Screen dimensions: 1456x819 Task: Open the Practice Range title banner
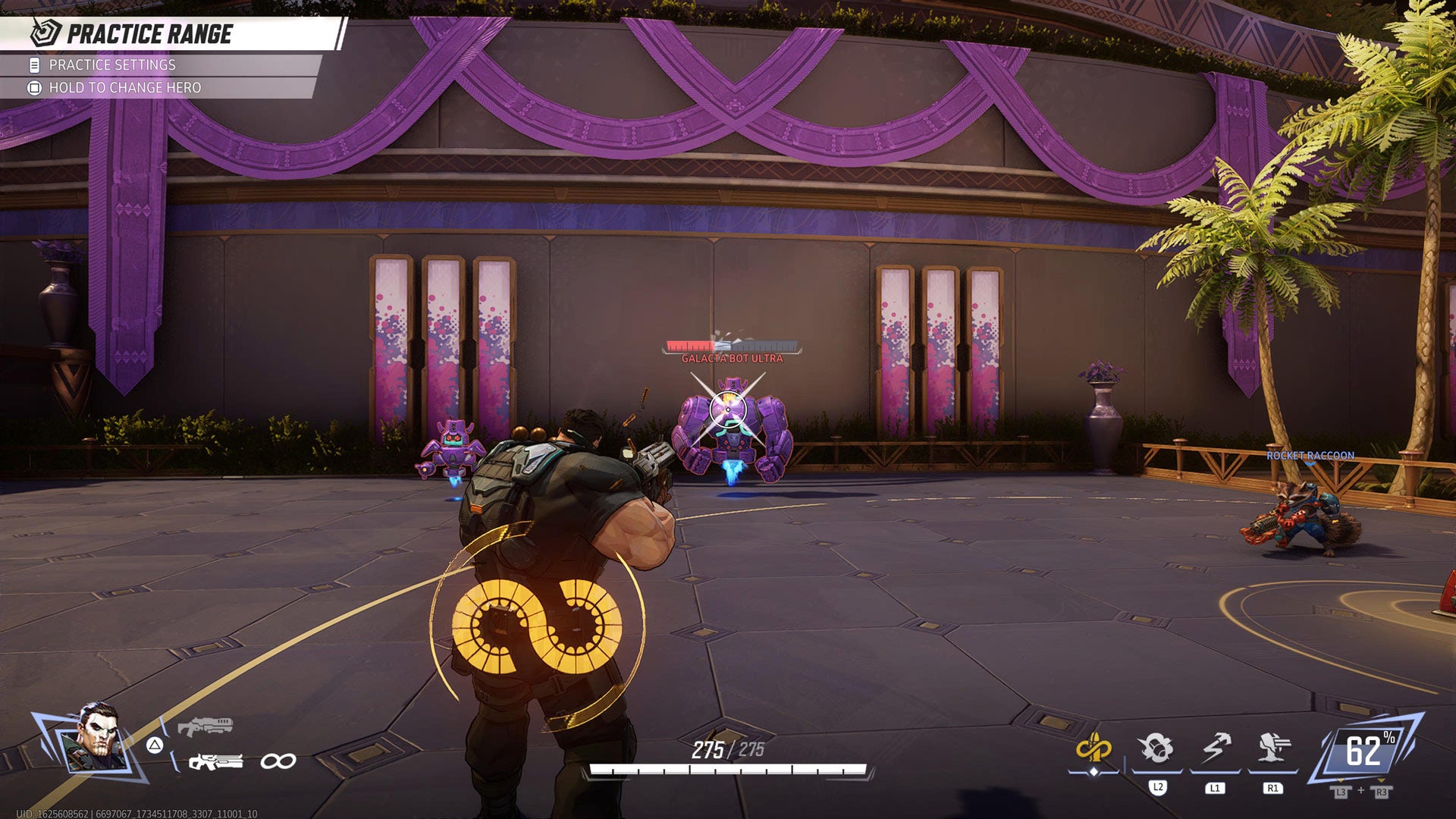(152, 33)
